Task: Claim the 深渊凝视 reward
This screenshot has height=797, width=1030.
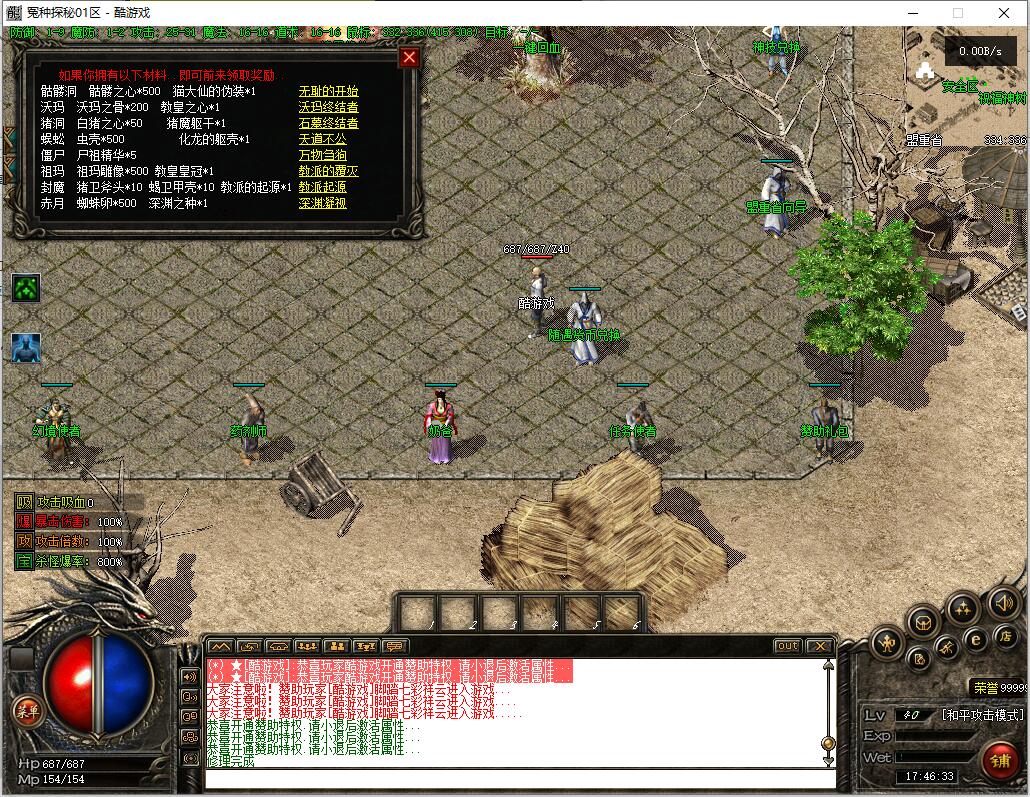Action: coord(322,203)
